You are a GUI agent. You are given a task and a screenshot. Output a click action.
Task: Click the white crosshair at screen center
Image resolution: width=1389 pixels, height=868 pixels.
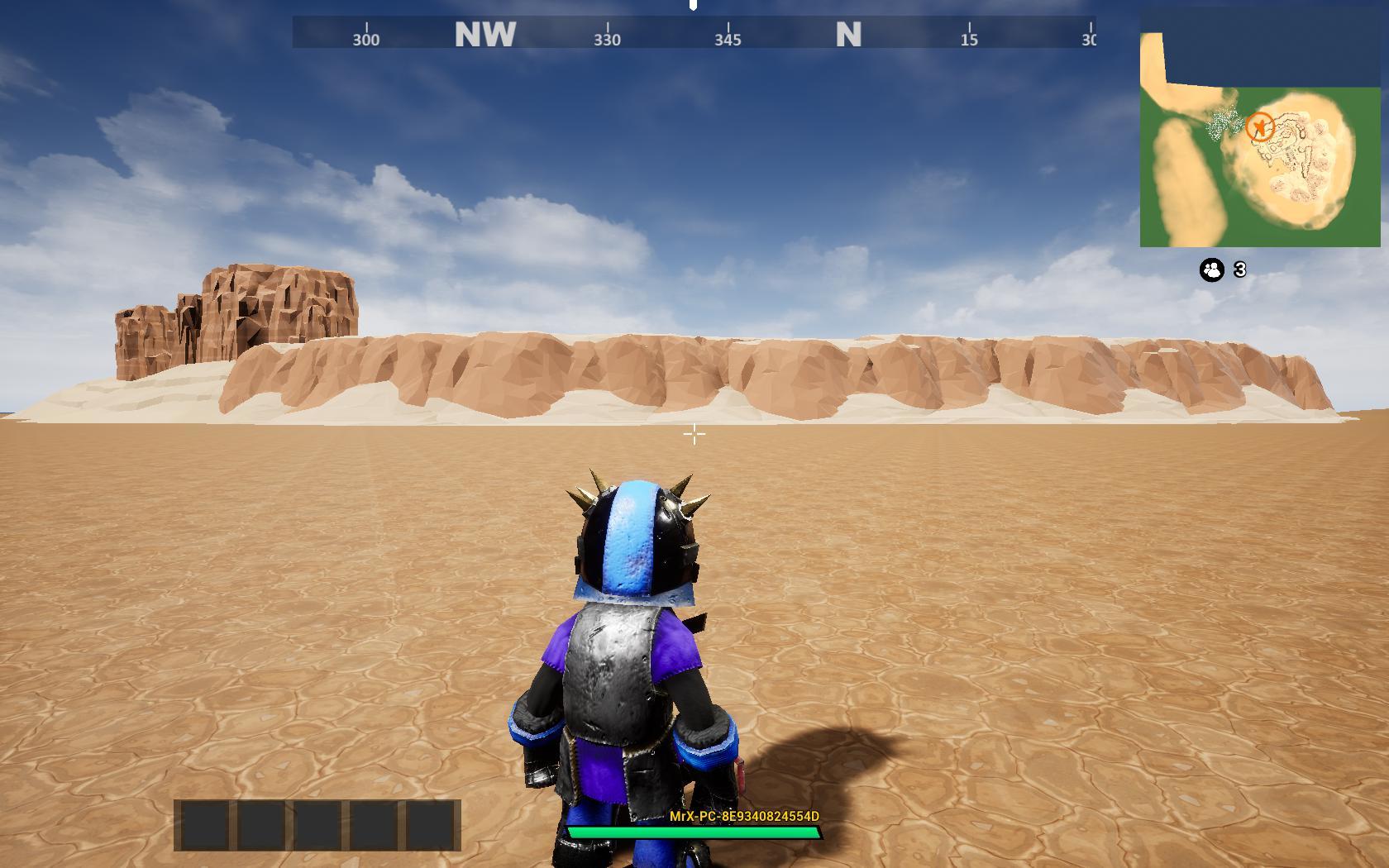(694, 433)
